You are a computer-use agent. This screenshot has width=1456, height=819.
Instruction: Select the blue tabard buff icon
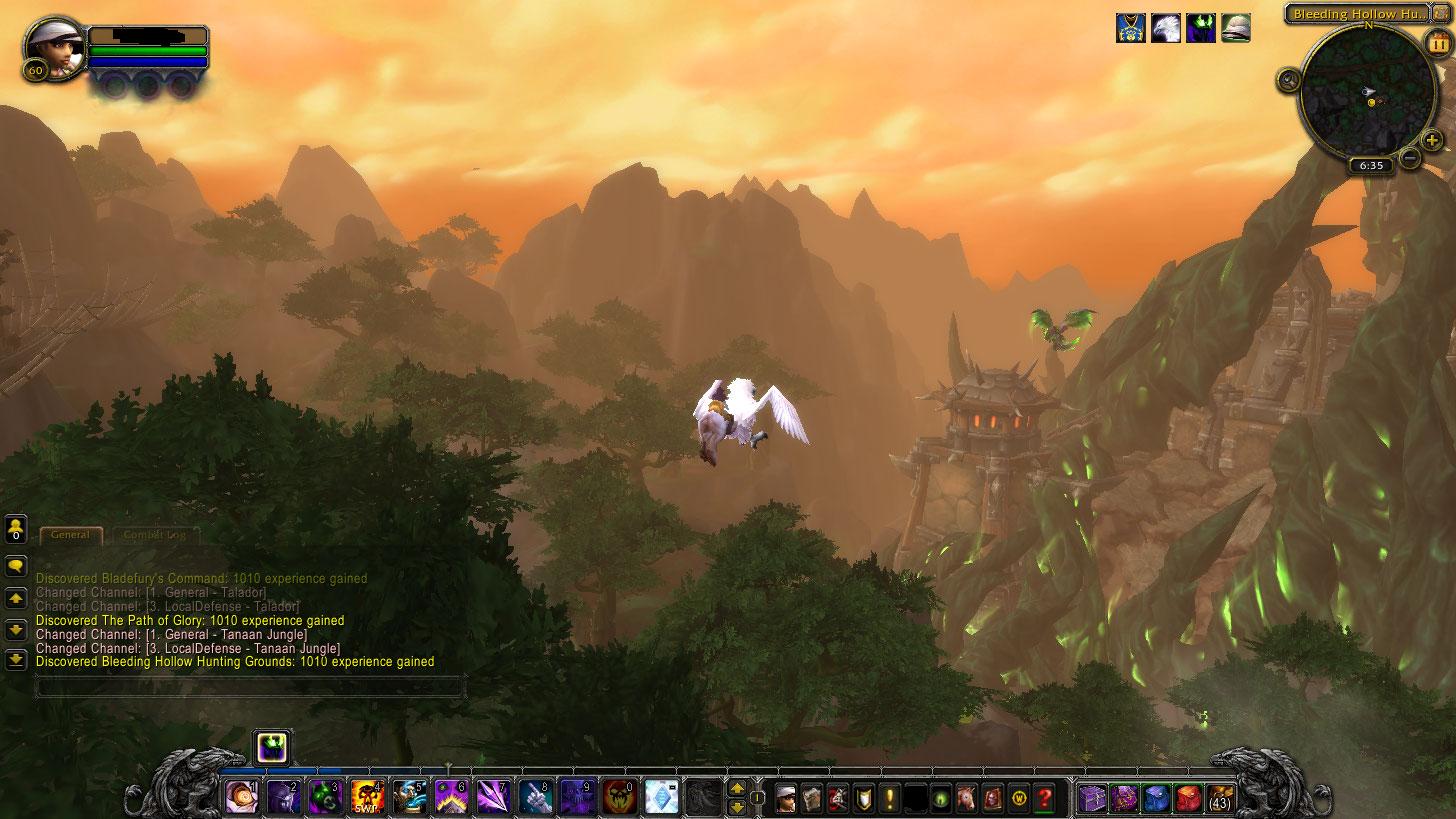coord(1131,28)
